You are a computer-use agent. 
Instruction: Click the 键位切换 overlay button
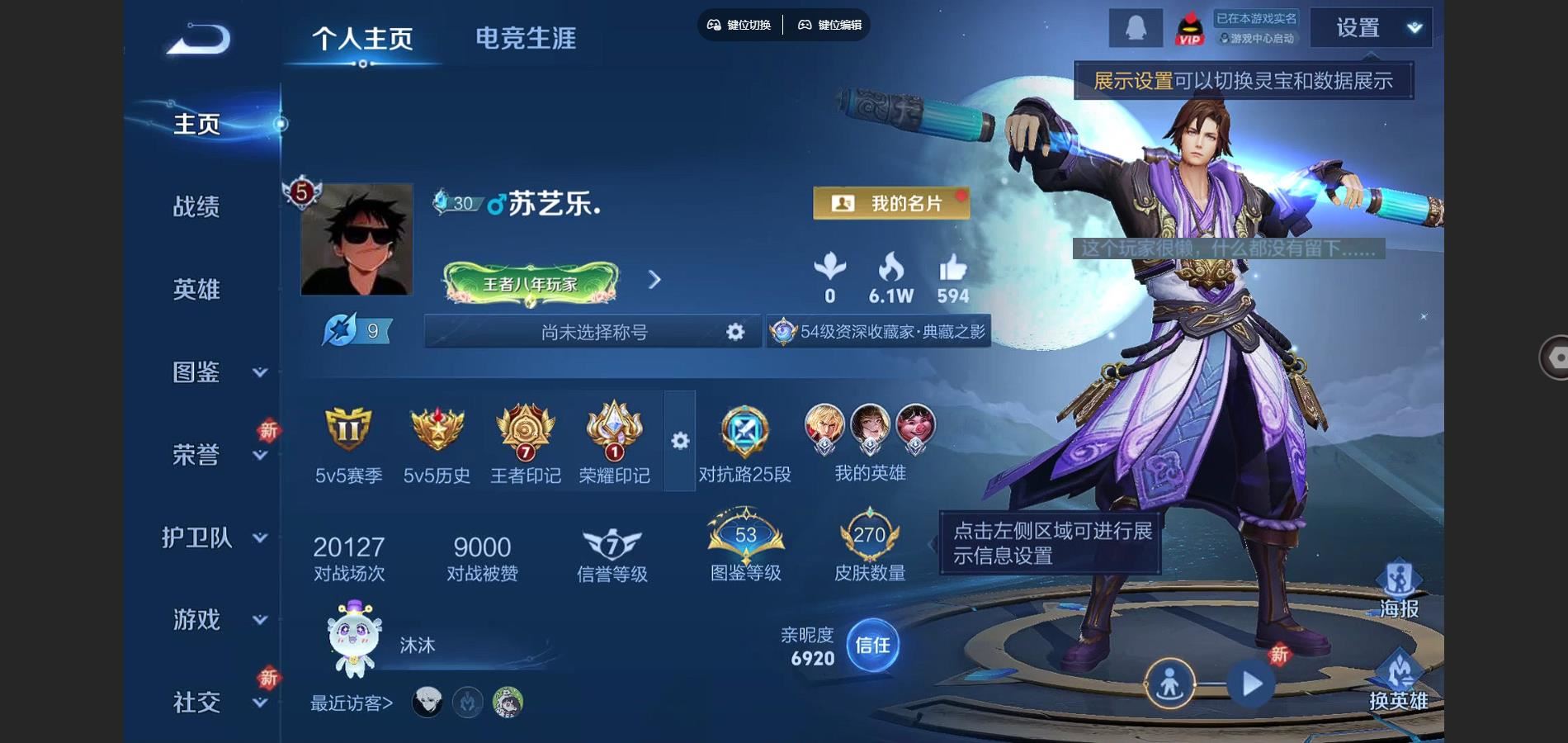click(739, 25)
